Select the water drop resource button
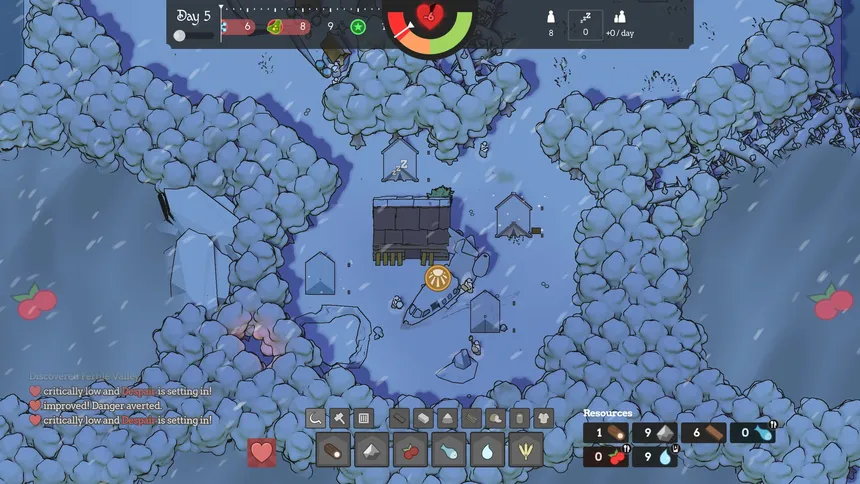Viewport: 860px width, 484px height. [487, 450]
